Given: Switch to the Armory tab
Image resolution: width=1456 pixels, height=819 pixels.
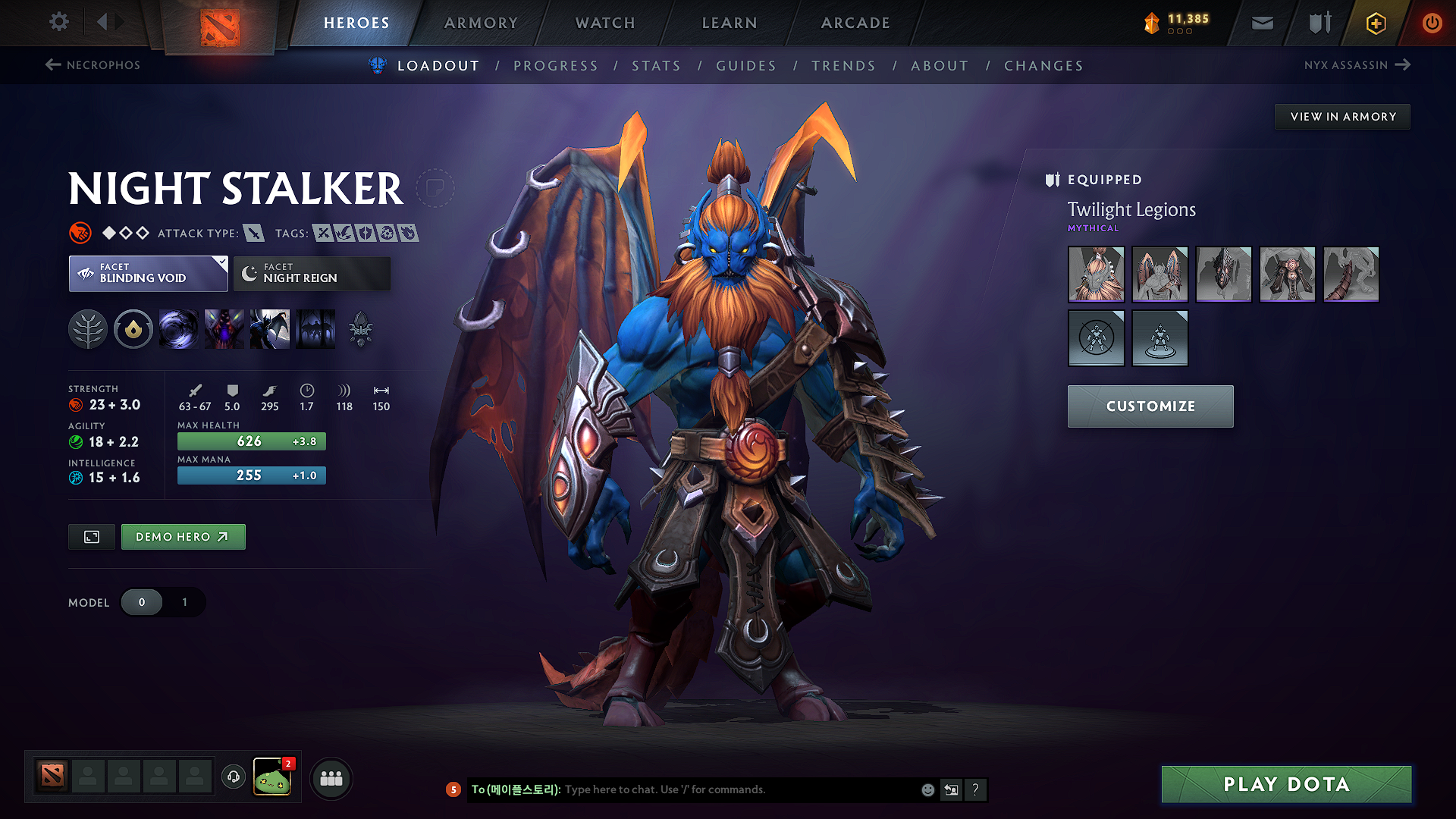Looking at the screenshot, I should 481,23.
